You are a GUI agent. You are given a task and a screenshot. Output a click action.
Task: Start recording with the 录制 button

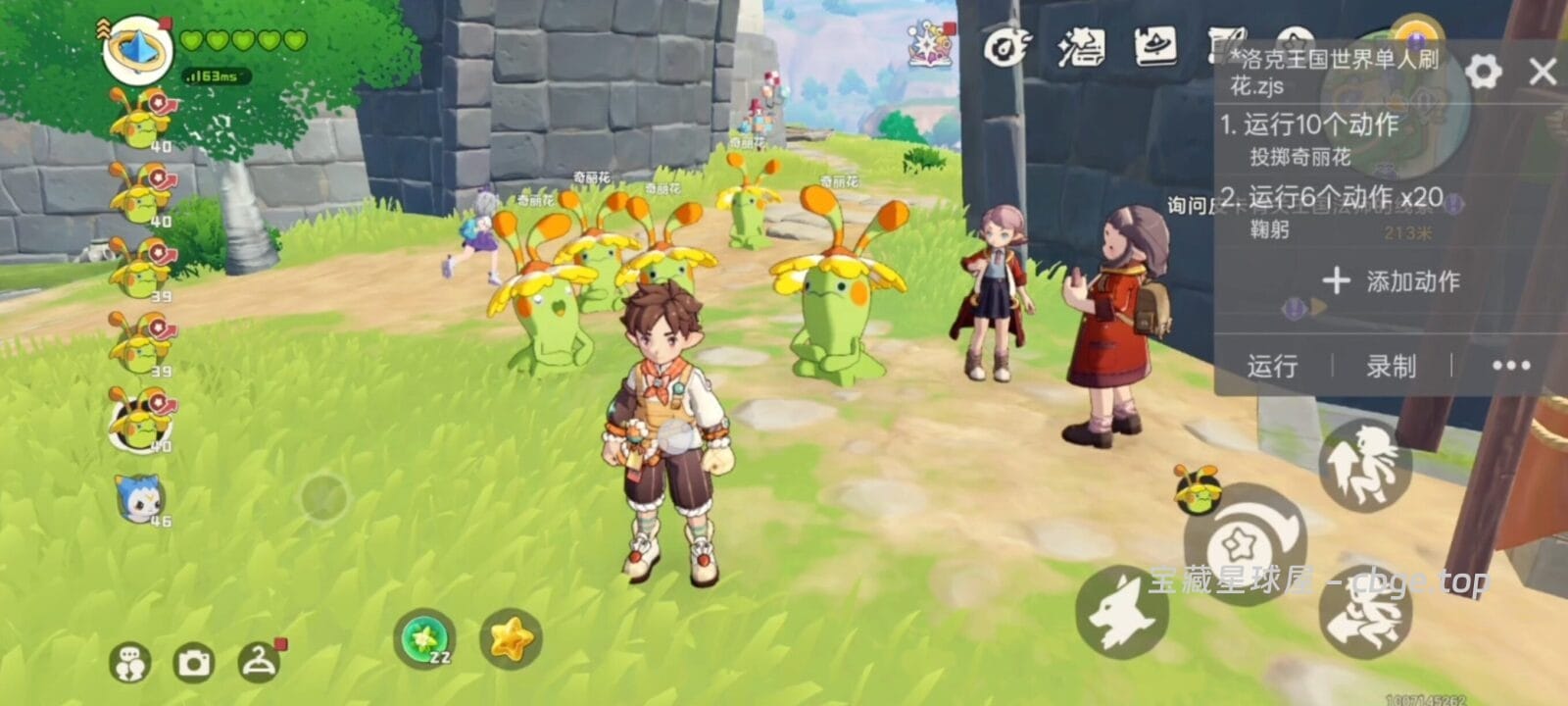[x=1391, y=366]
